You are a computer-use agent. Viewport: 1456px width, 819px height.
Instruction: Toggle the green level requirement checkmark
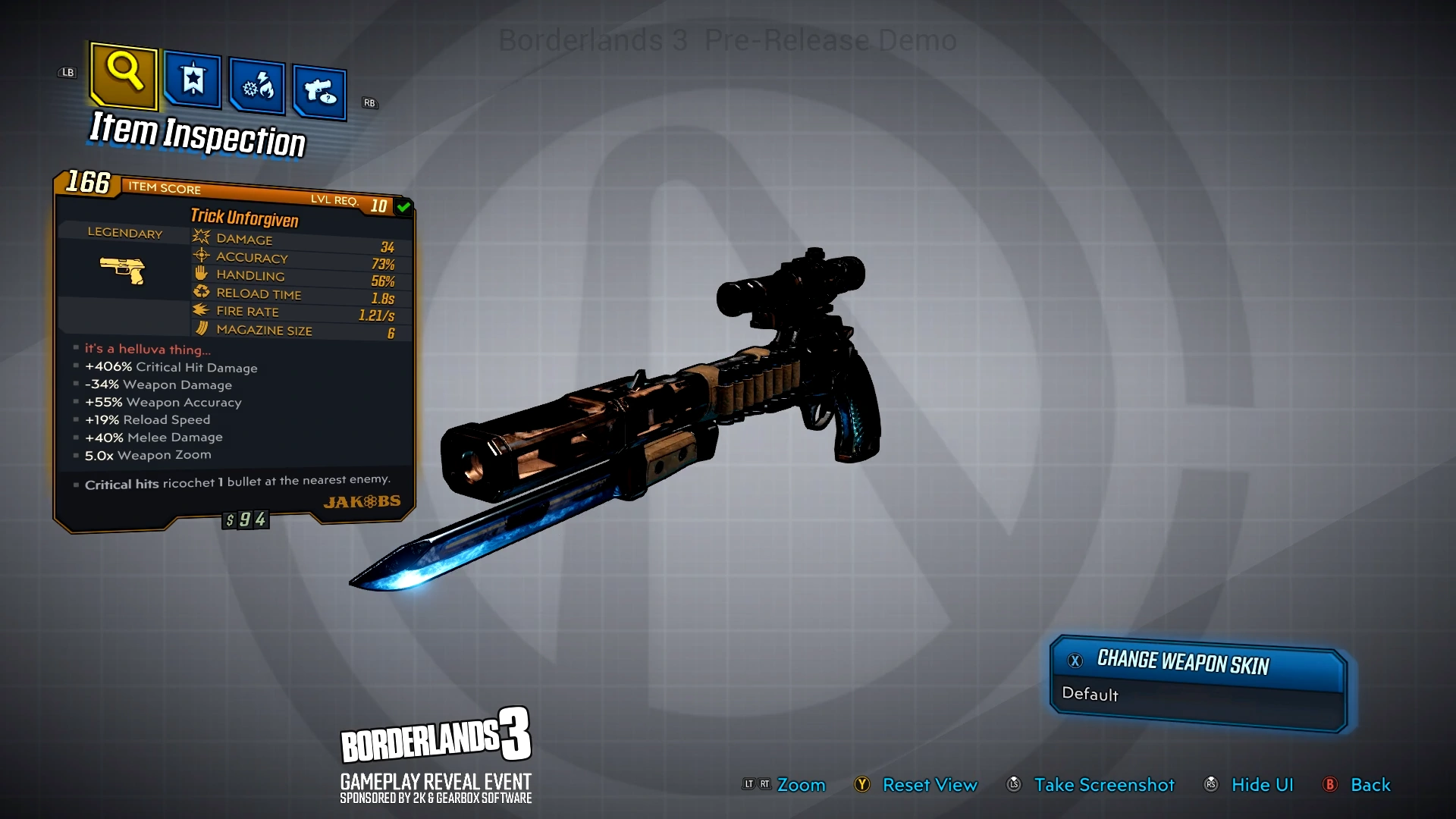click(x=403, y=205)
